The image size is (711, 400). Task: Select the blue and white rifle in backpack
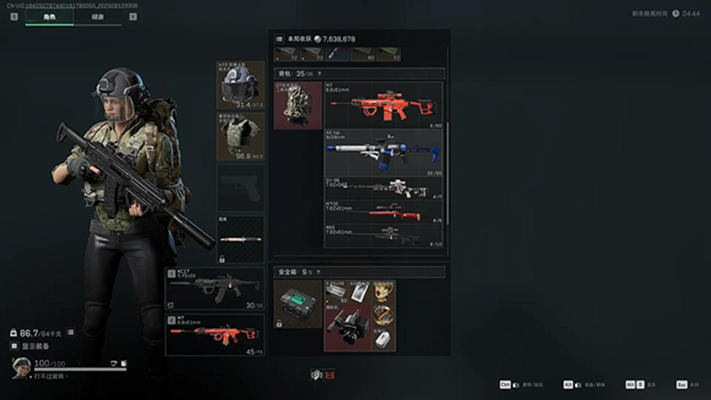point(385,153)
